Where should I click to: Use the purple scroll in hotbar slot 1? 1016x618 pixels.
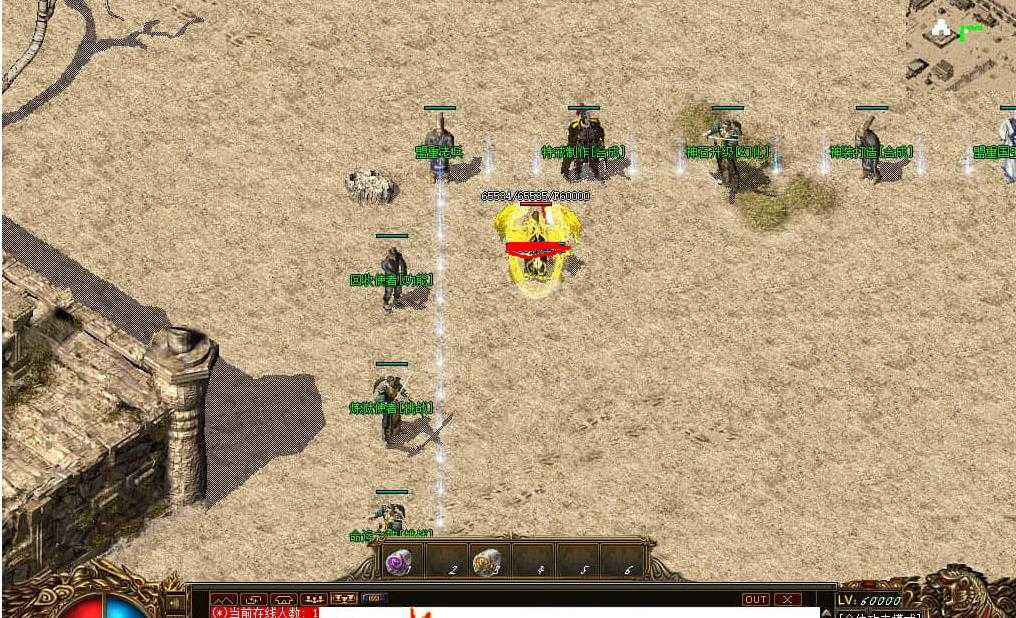pos(398,562)
